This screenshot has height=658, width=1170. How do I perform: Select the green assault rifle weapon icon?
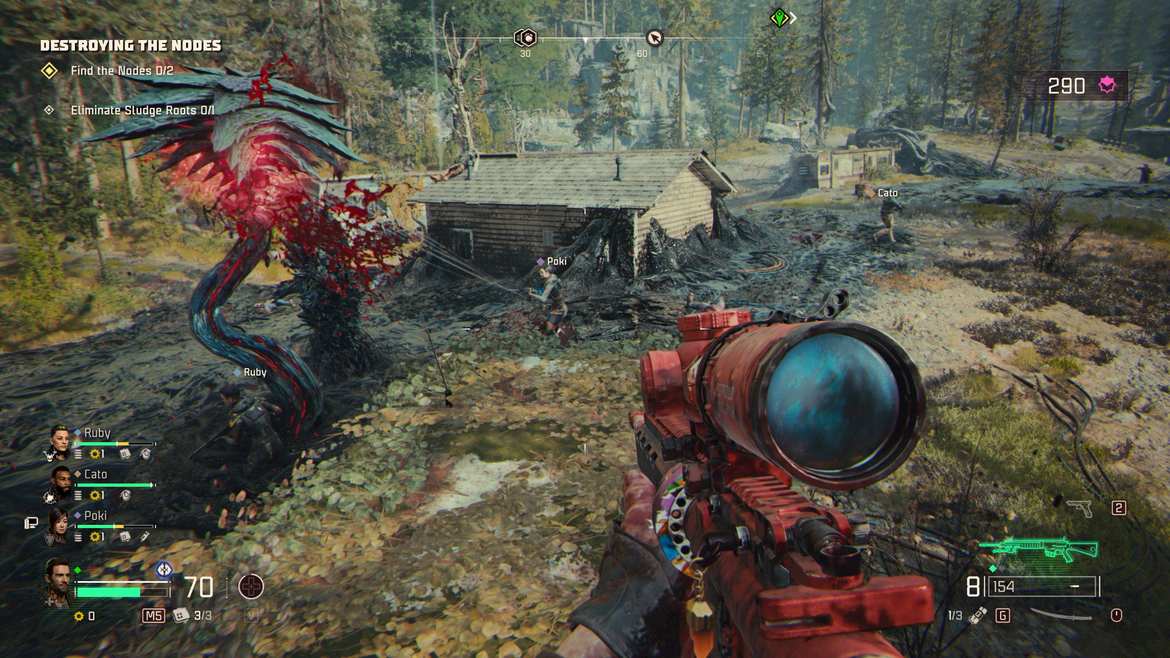(x=1038, y=549)
